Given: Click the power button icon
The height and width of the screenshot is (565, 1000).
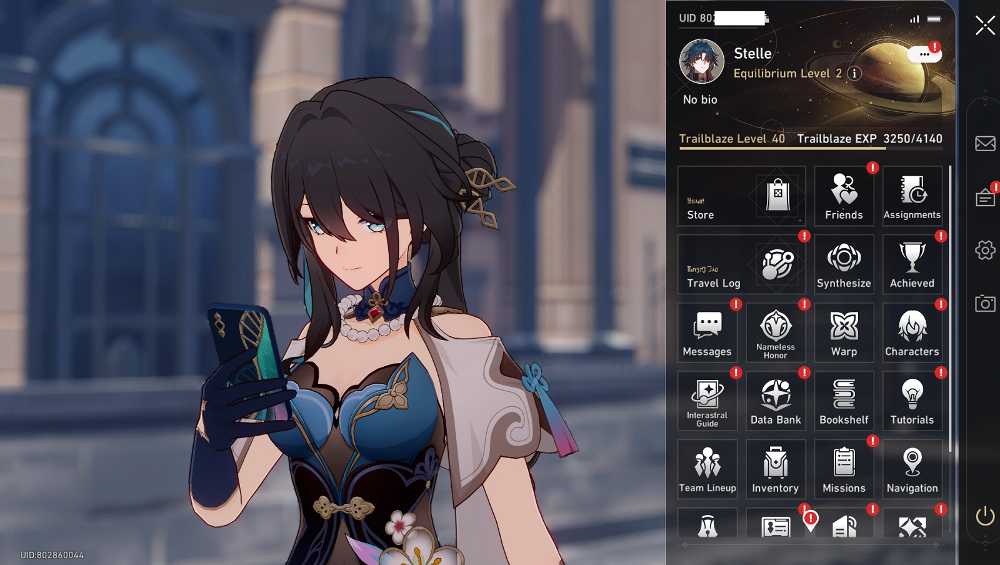Looking at the screenshot, I should (x=985, y=516).
